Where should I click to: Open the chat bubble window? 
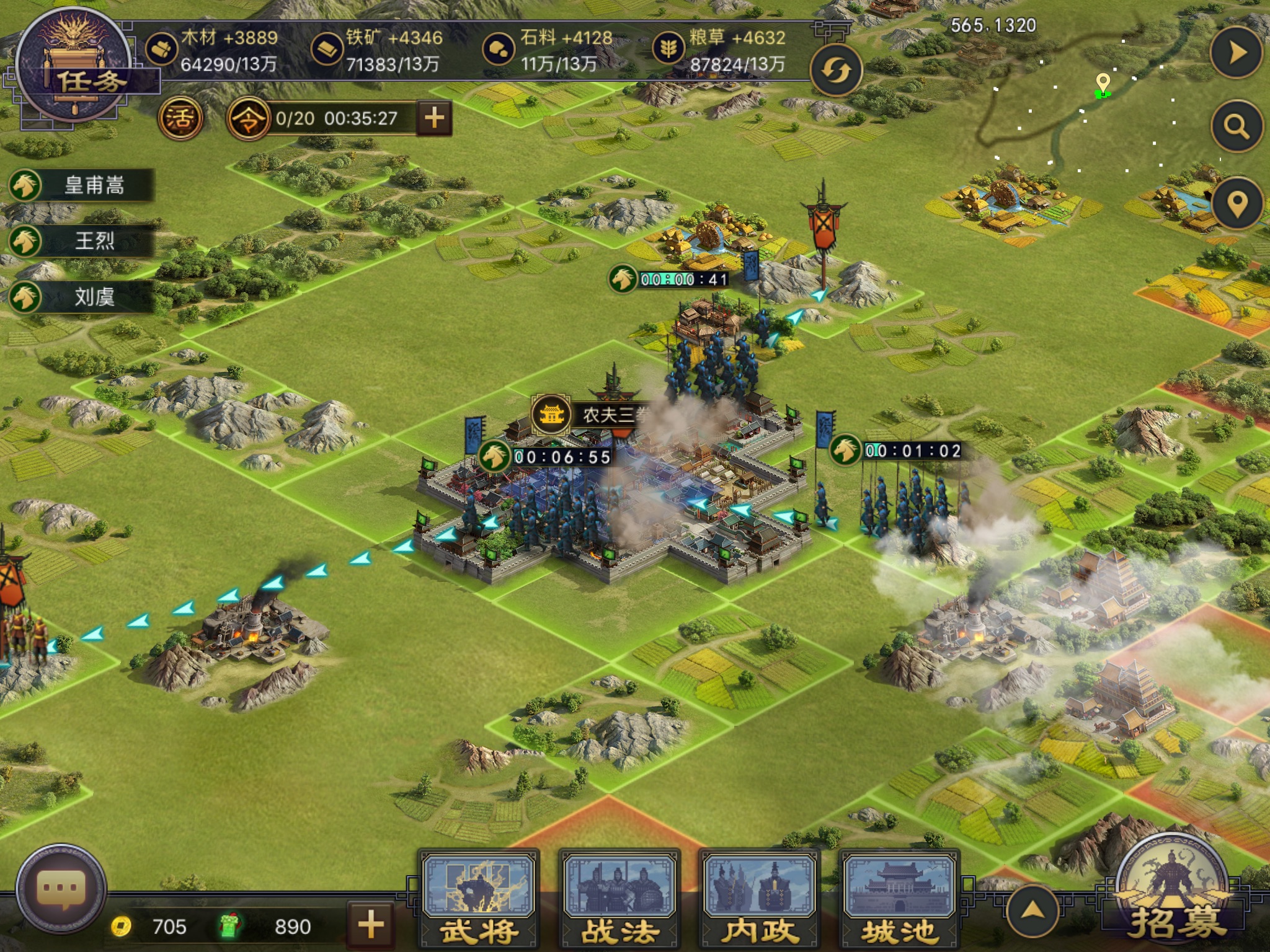click(x=61, y=889)
